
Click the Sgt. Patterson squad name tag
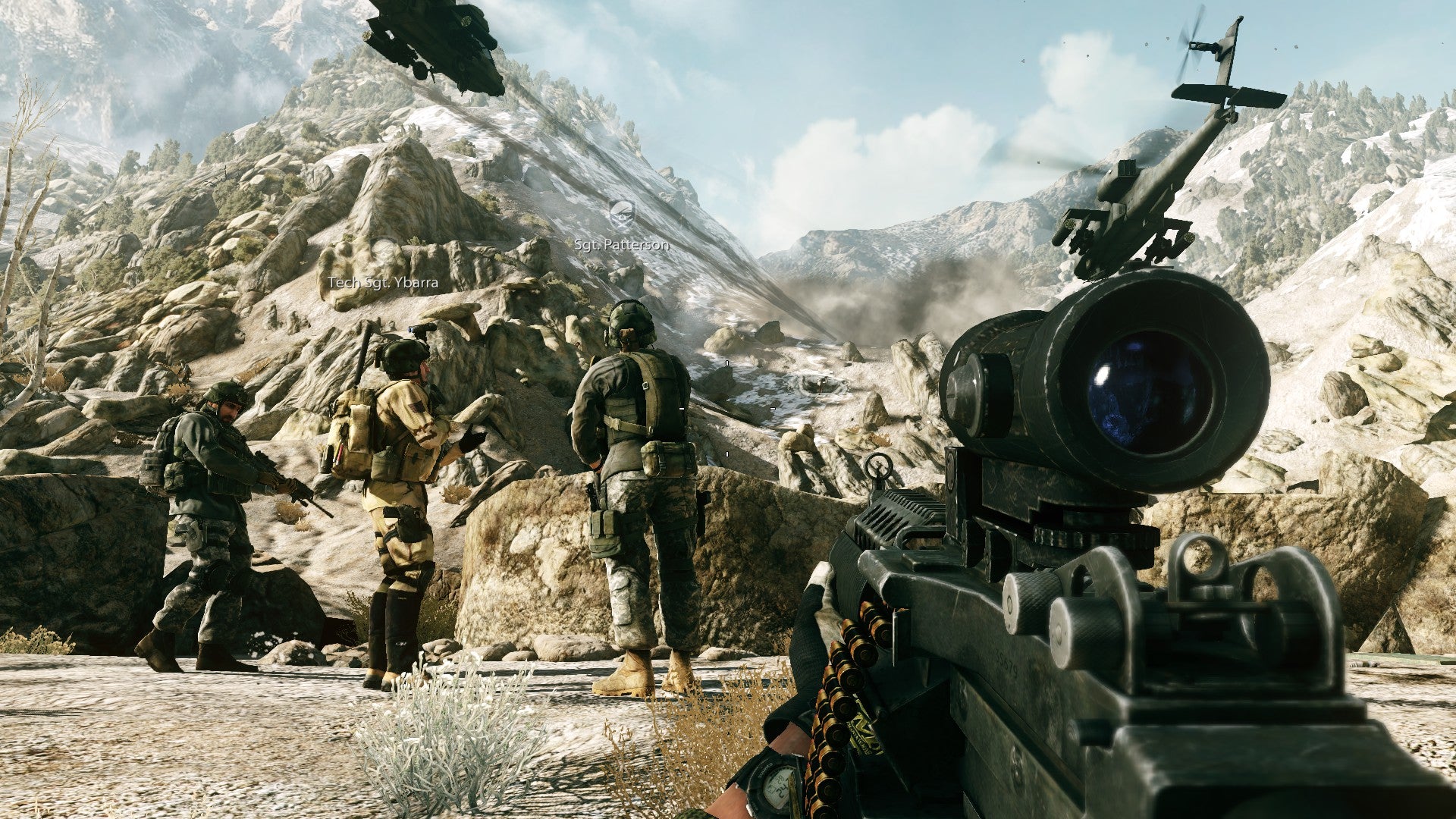click(622, 244)
